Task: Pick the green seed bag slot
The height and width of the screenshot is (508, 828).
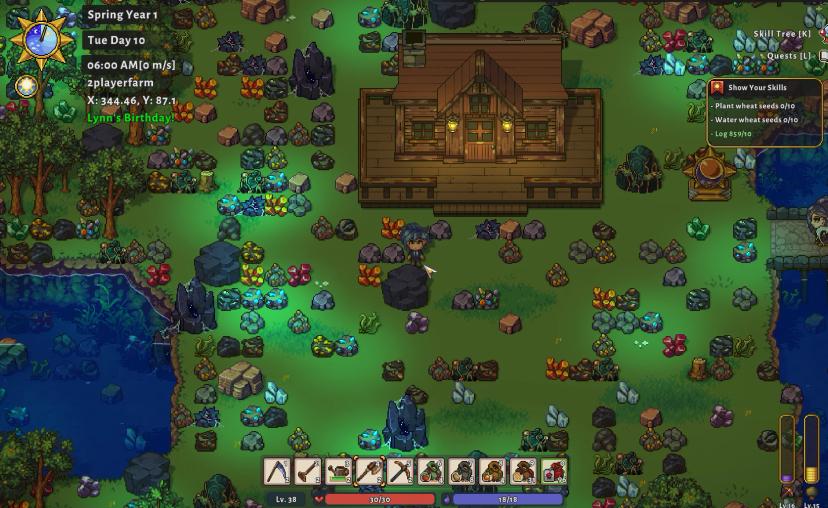Action: pyautogui.click(x=431, y=471)
